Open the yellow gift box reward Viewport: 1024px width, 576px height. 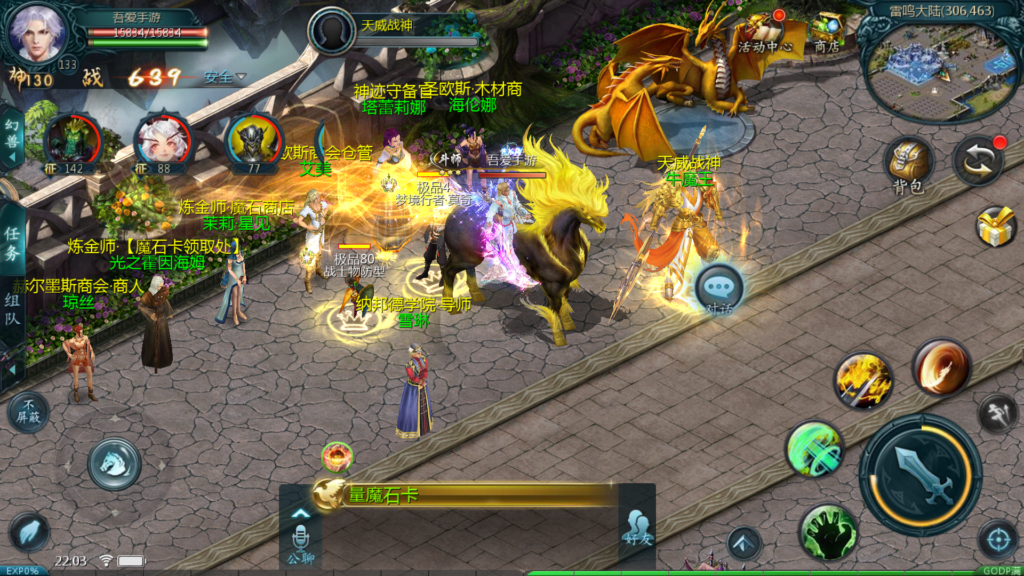(995, 227)
